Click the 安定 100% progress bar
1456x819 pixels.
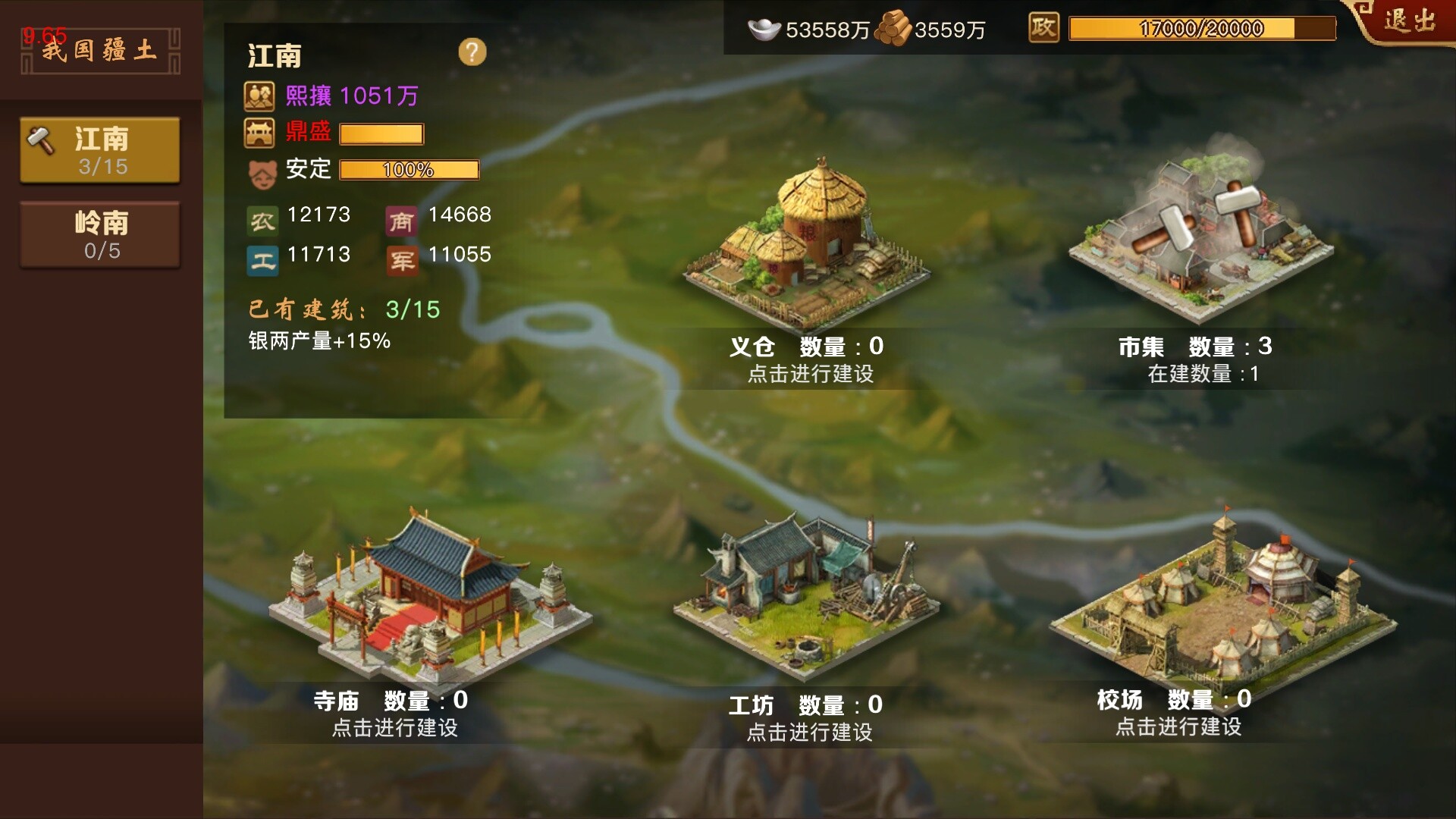click(x=408, y=170)
